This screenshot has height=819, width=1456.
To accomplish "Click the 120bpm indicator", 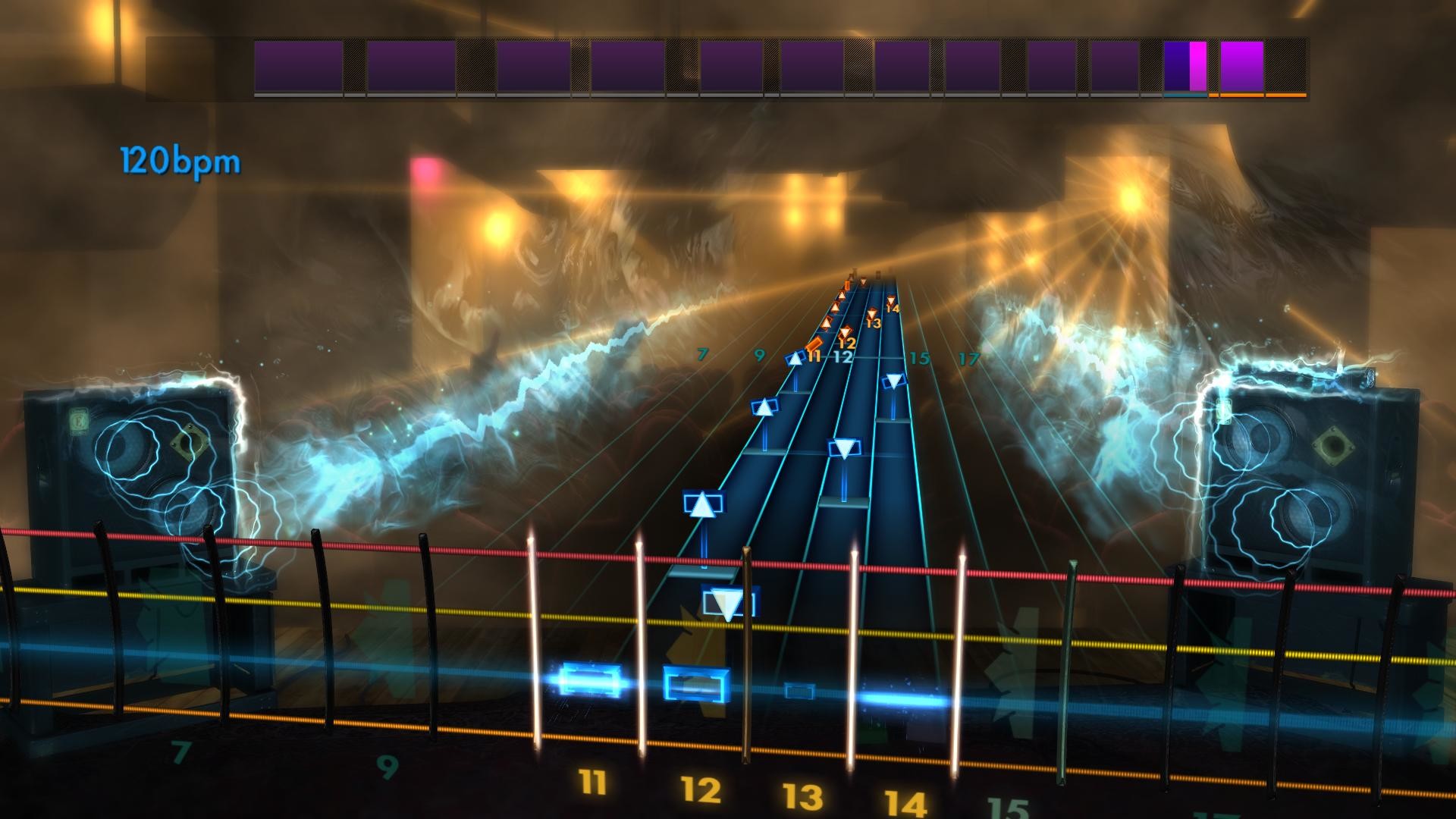I will click(180, 159).
